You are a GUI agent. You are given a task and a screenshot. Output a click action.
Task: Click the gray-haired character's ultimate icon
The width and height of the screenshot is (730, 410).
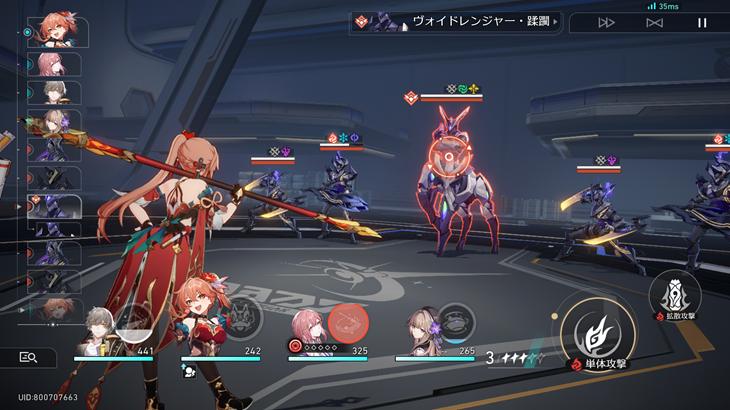point(134,321)
